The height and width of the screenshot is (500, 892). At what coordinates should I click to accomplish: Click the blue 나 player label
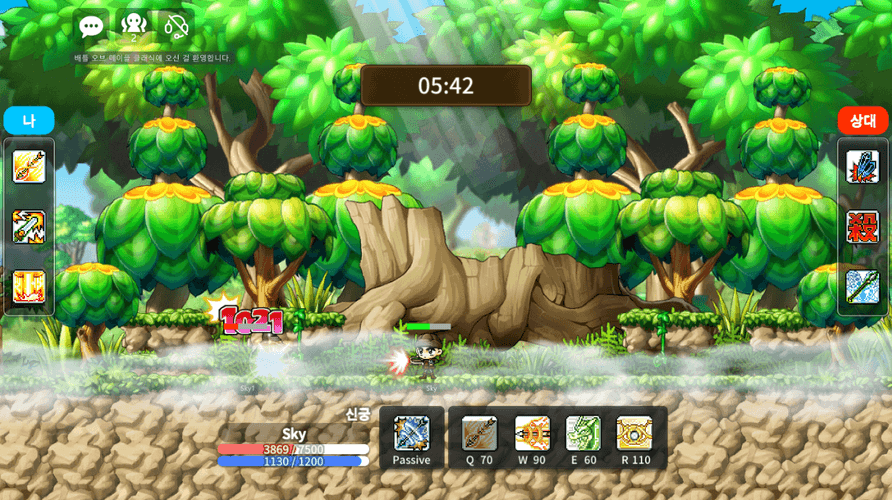28,121
